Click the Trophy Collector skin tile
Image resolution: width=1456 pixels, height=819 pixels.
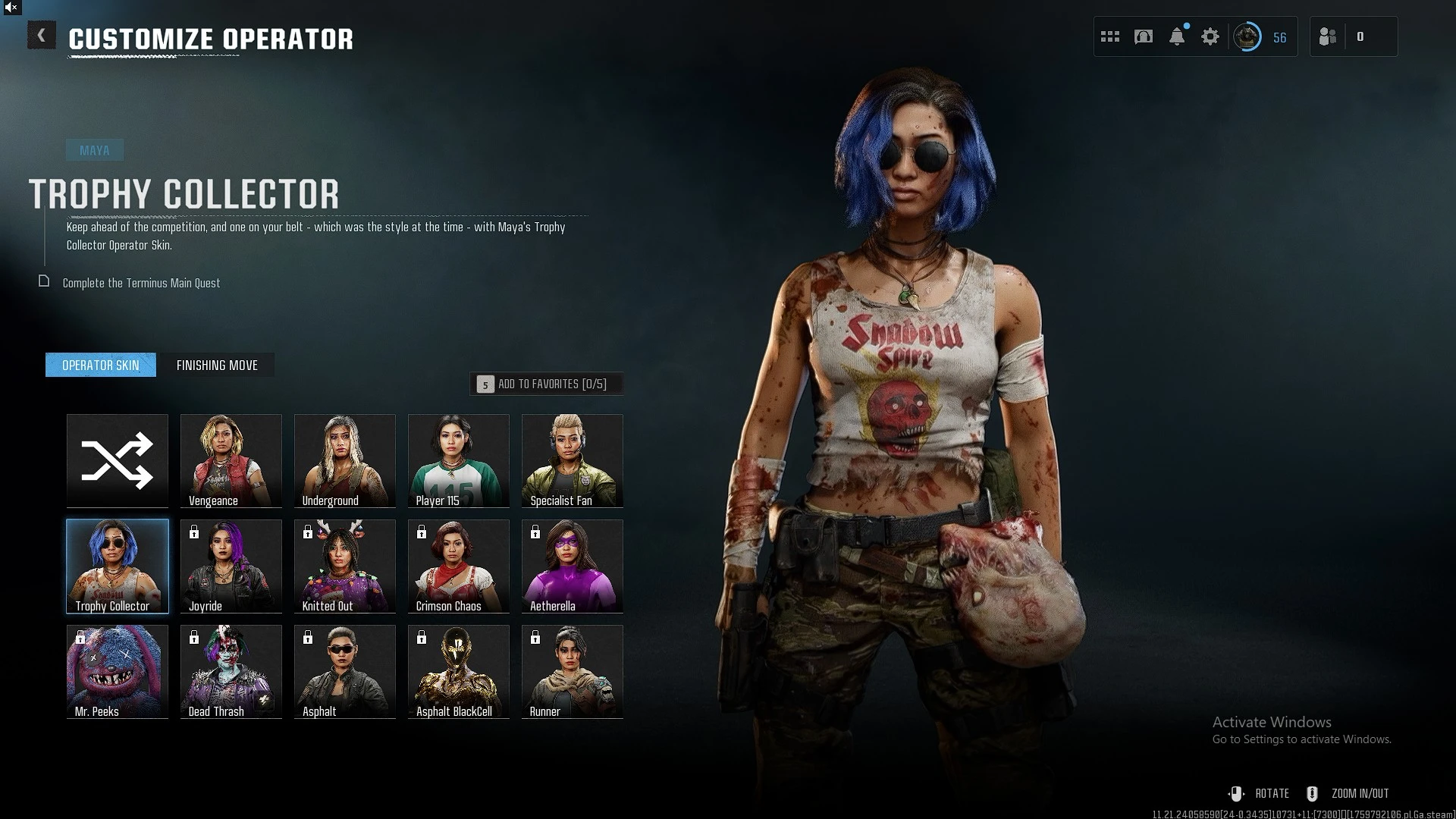tap(118, 566)
